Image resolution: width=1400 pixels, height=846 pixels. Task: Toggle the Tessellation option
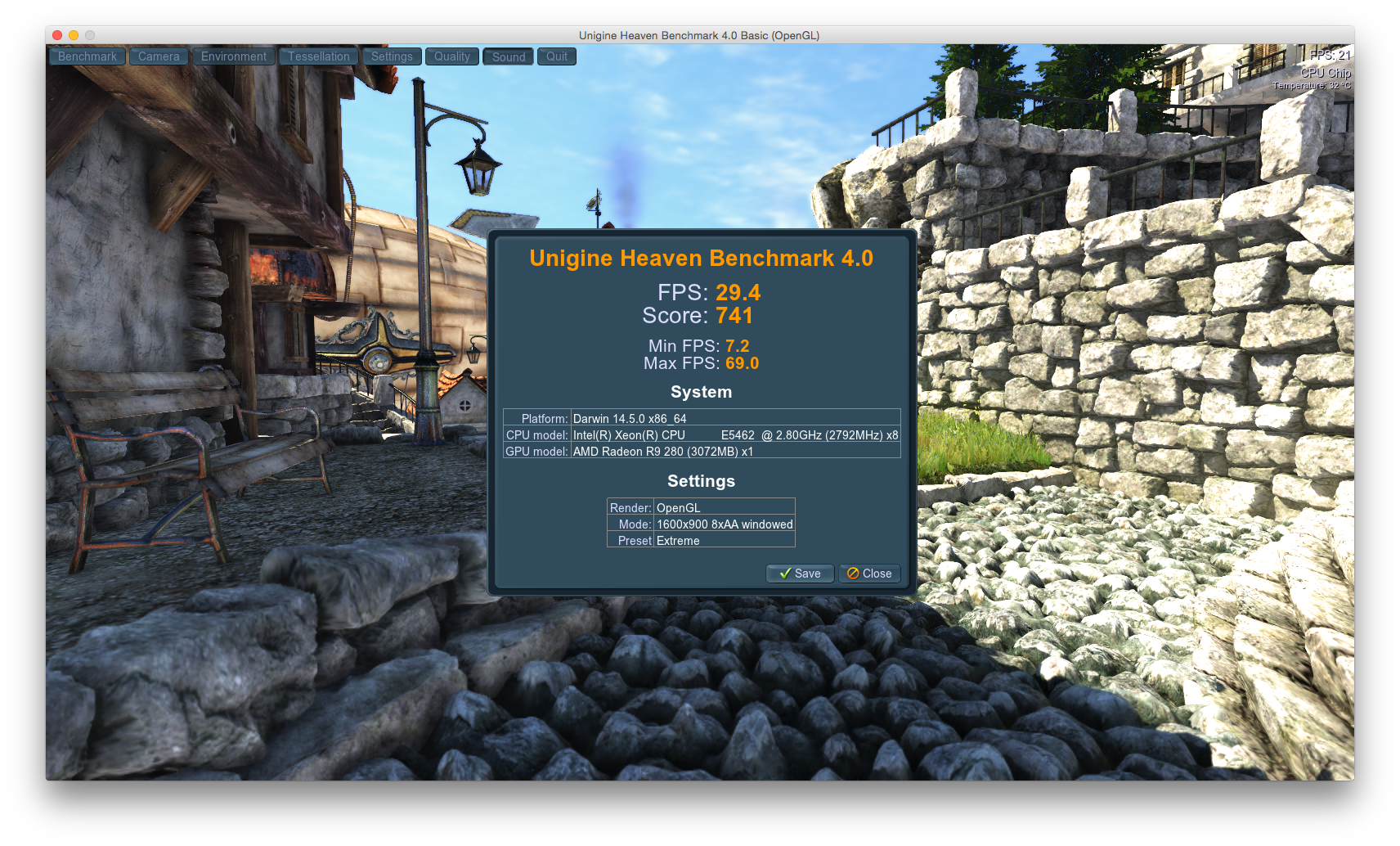tap(318, 56)
